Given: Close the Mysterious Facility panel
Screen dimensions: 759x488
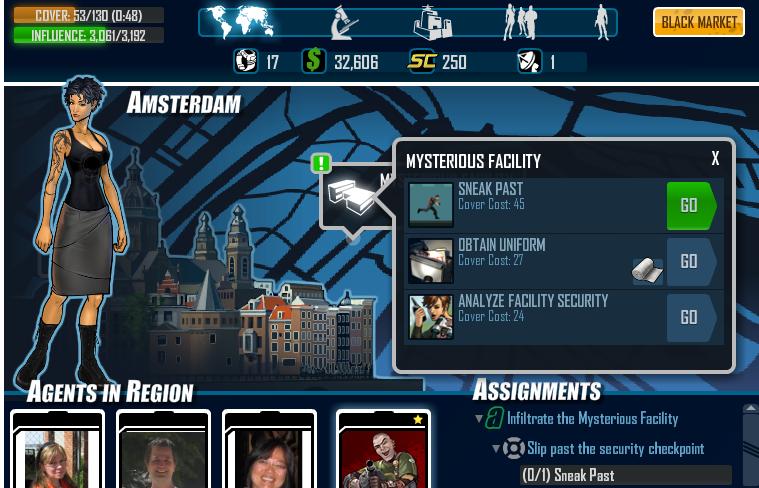Looking at the screenshot, I should (x=715, y=159).
